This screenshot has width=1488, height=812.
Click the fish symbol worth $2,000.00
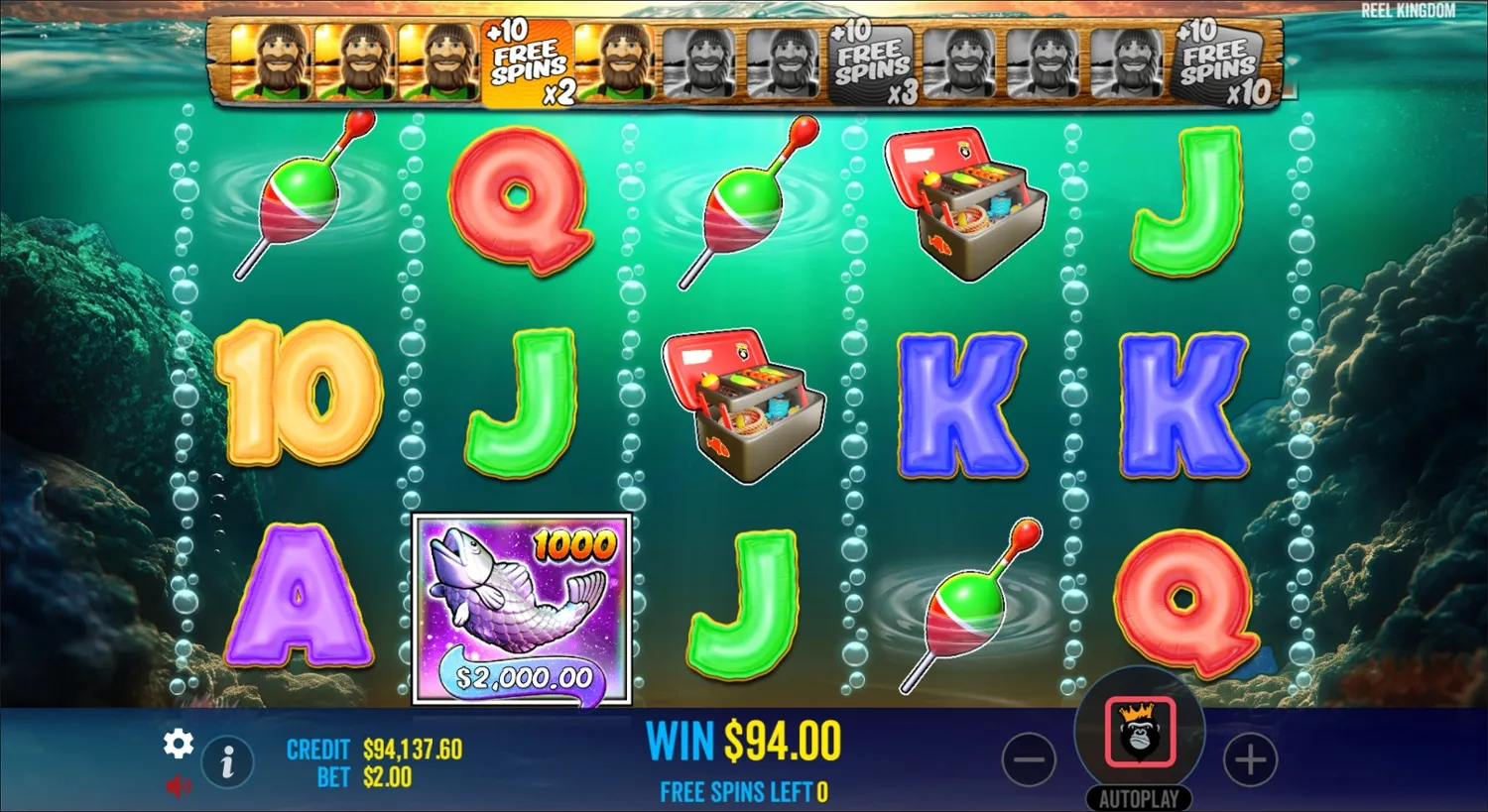[524, 610]
